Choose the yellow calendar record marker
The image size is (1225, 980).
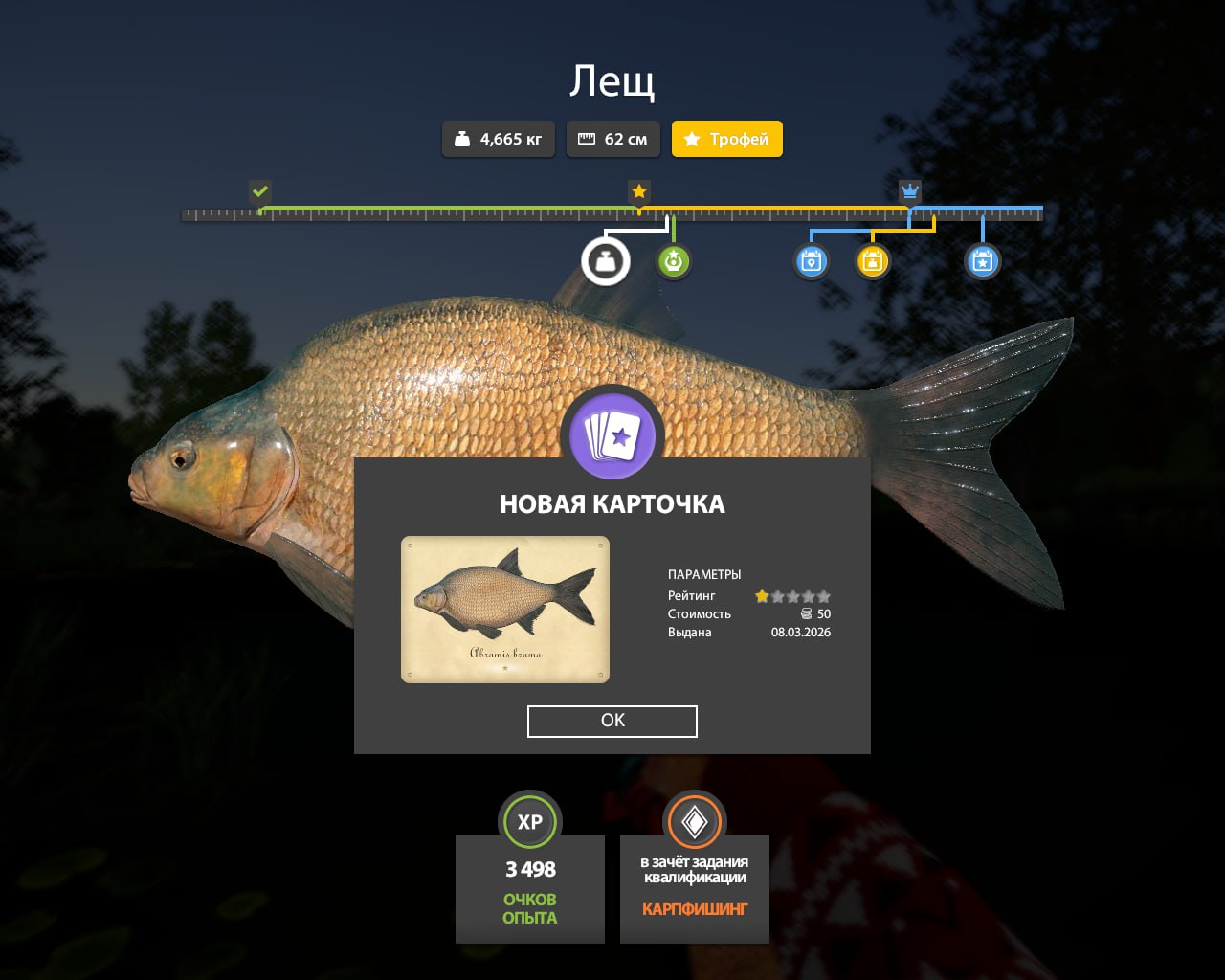tap(872, 261)
